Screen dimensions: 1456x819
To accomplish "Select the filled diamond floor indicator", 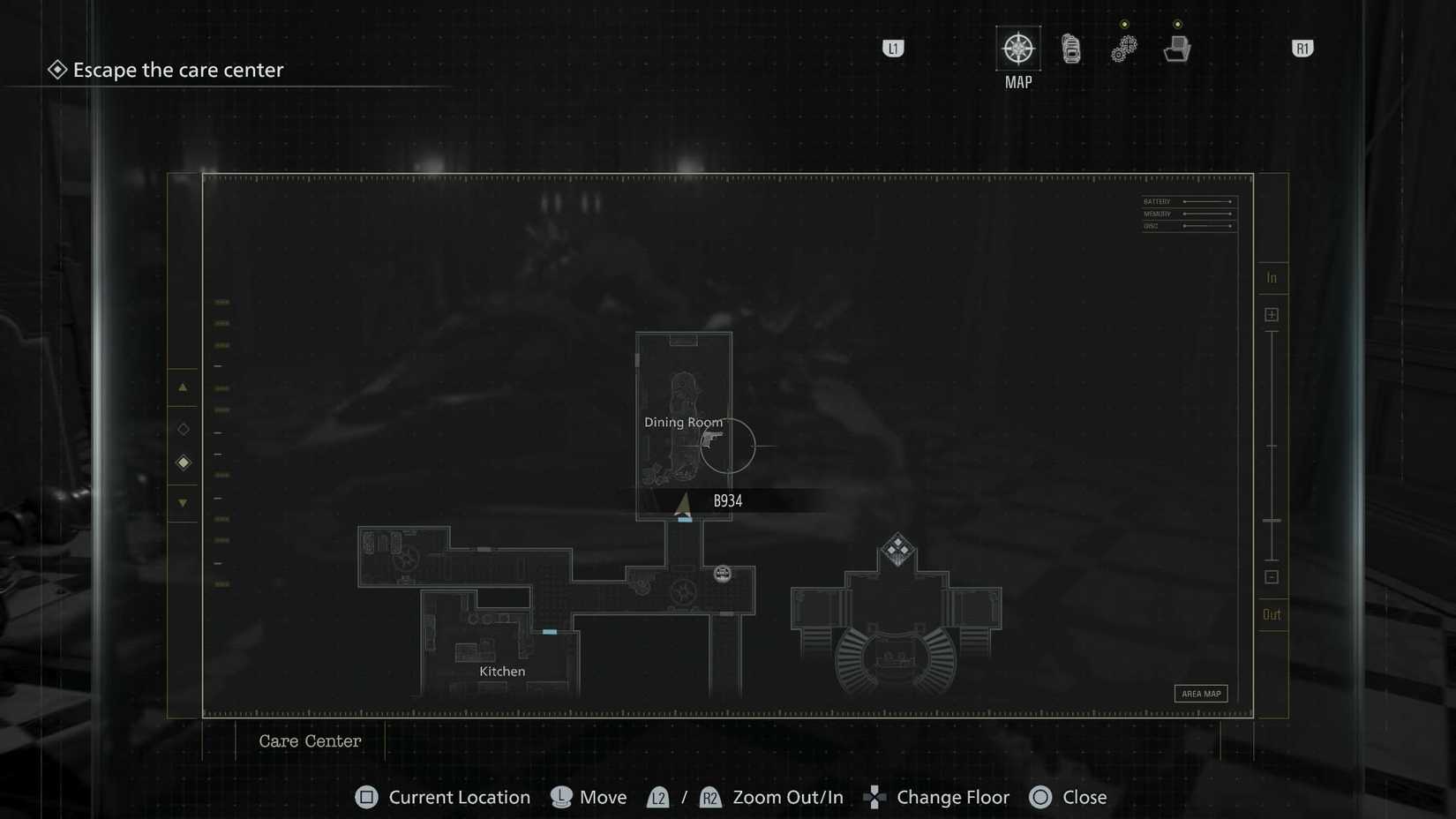I will pyautogui.click(x=183, y=462).
